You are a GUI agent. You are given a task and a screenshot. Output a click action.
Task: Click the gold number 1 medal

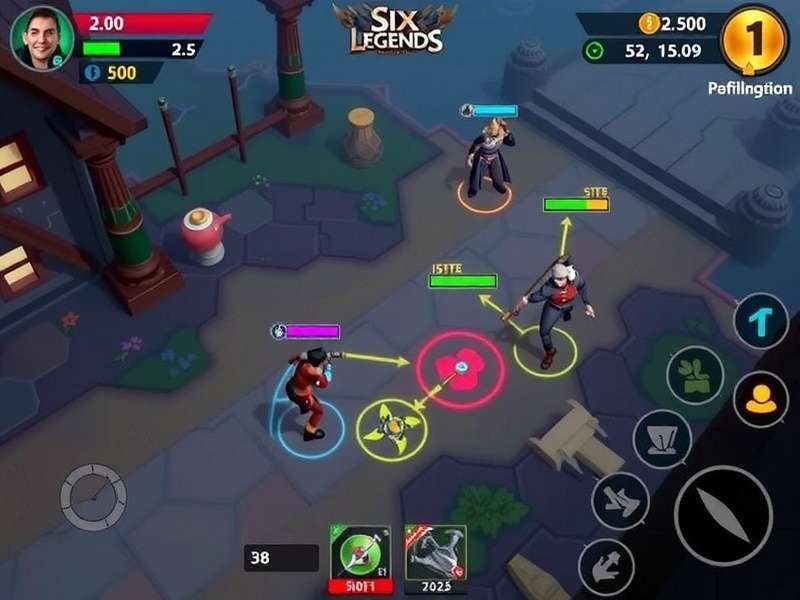[756, 38]
